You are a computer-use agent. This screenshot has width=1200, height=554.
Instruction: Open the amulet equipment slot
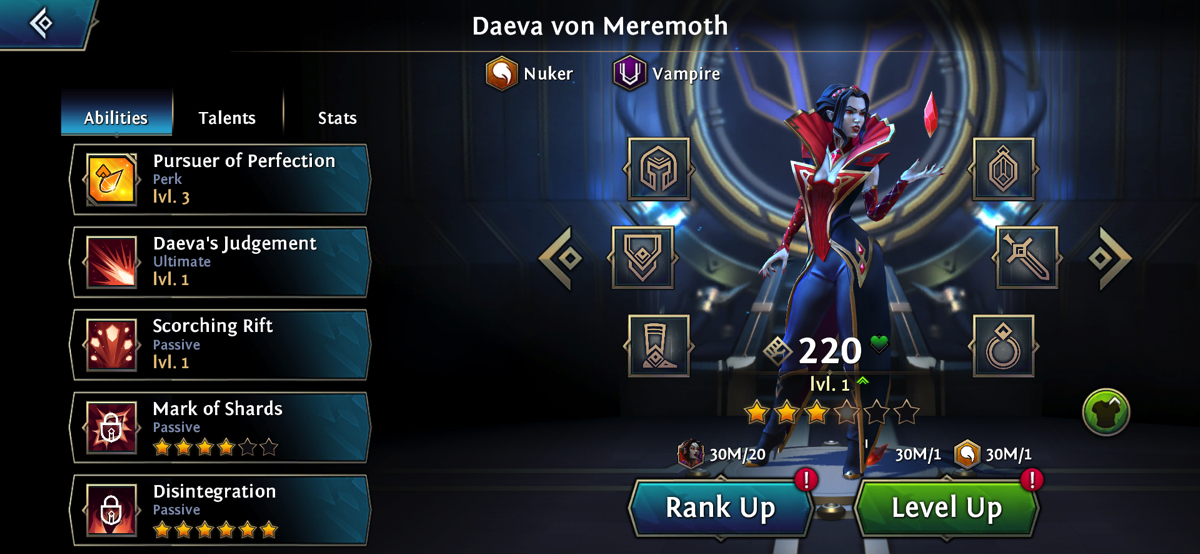[1003, 170]
